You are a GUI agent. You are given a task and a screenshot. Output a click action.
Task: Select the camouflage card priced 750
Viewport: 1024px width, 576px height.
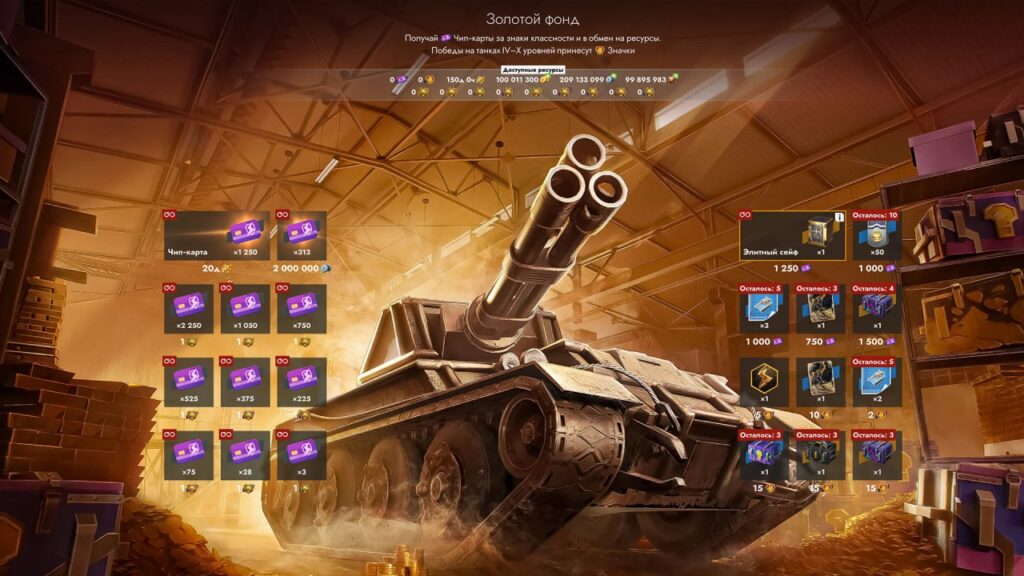[820, 309]
